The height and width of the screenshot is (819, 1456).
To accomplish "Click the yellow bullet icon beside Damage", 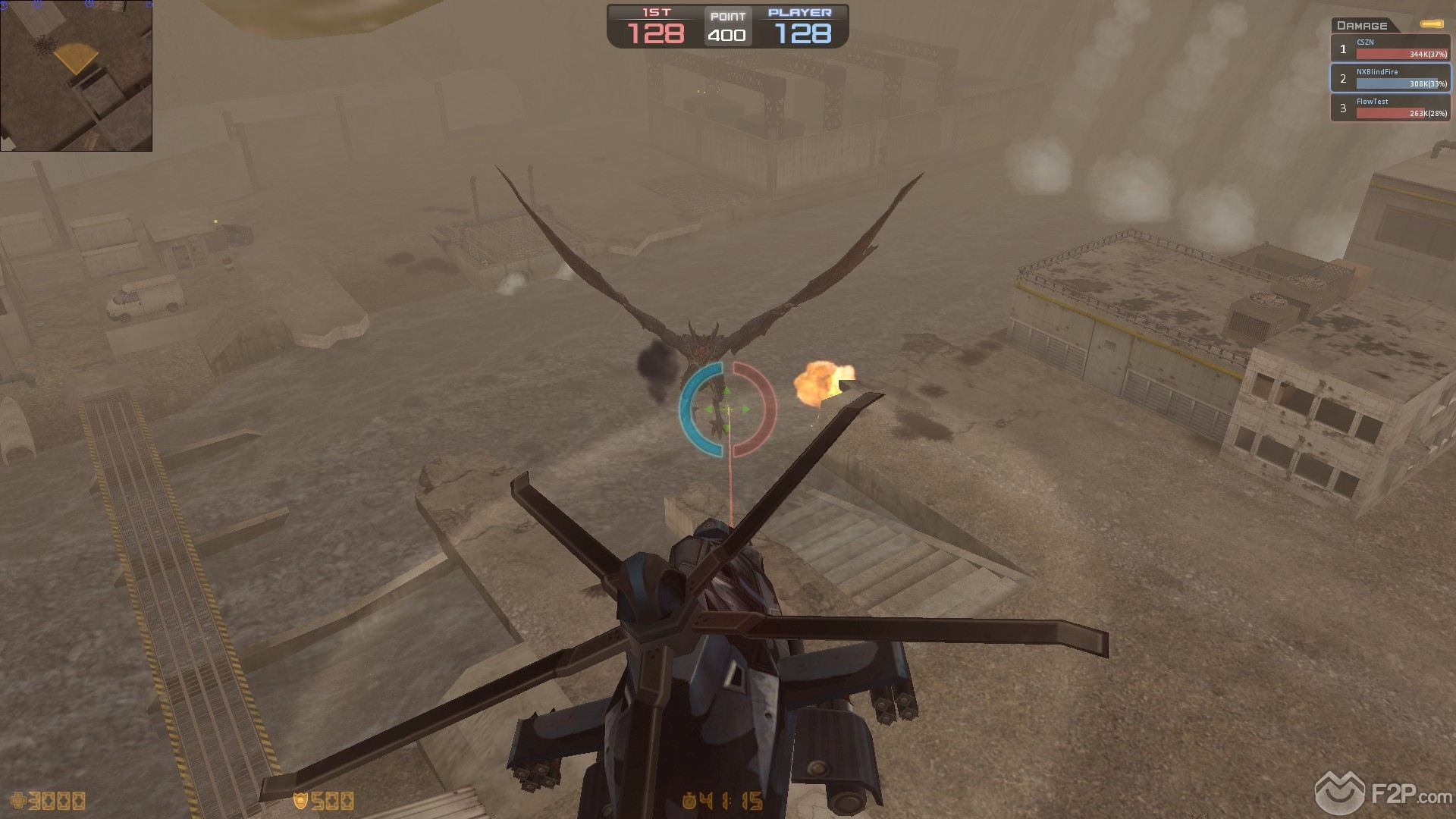I will coord(1432,25).
